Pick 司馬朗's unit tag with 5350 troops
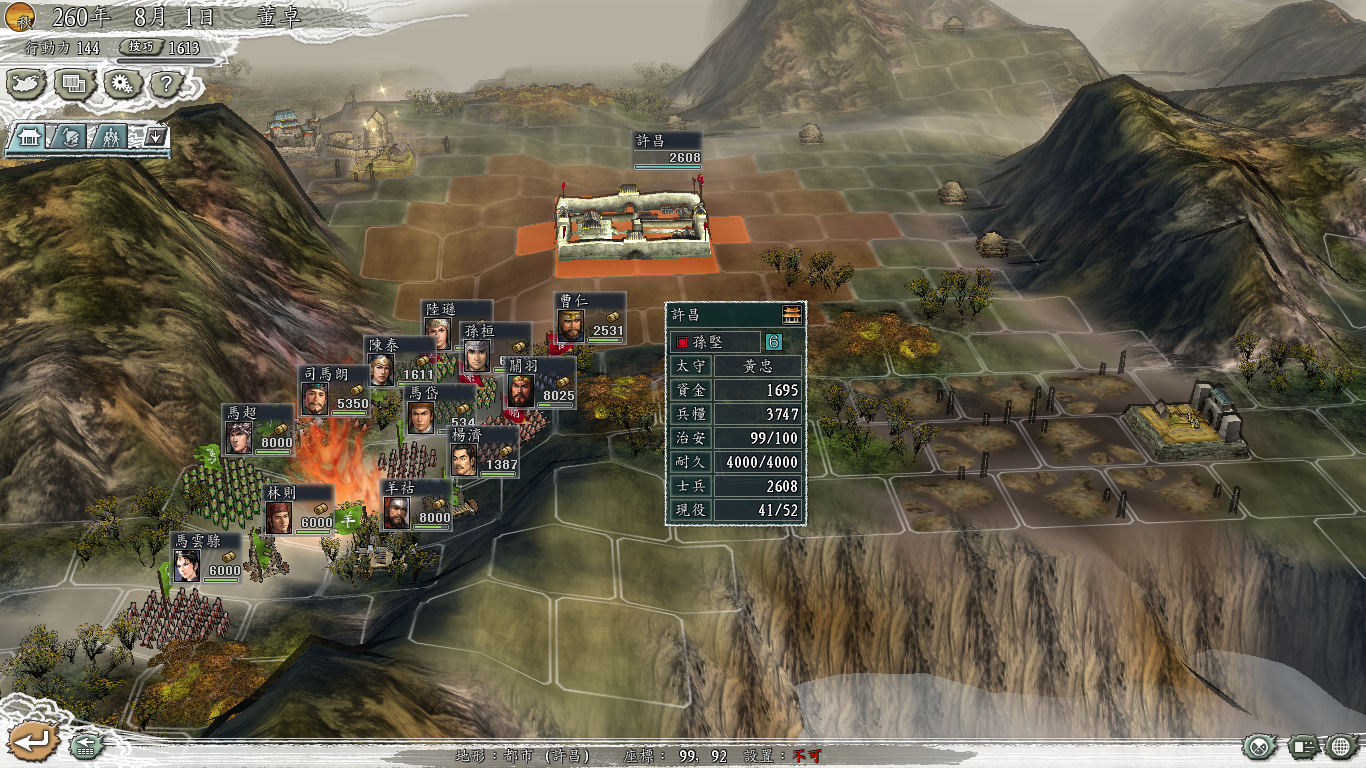Viewport: 1366px width, 768px height. pyautogui.click(x=335, y=391)
